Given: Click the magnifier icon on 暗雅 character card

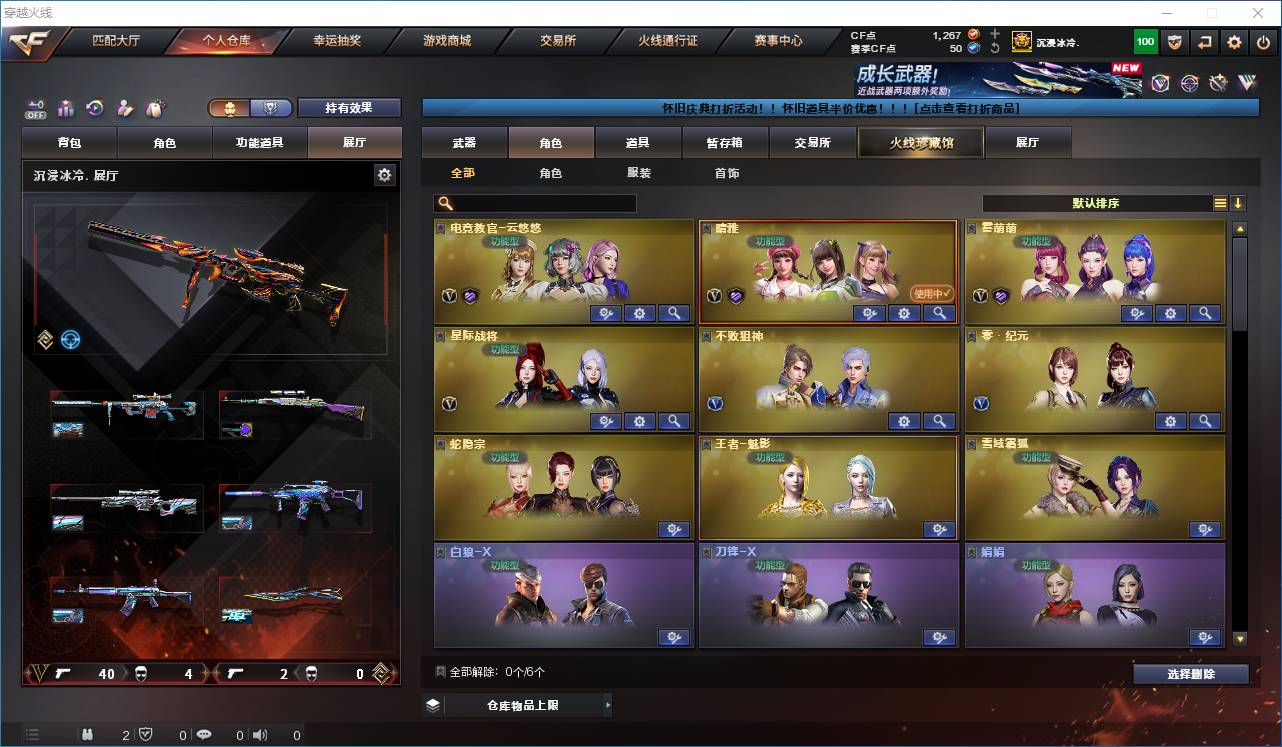Looking at the screenshot, I should click(x=938, y=313).
